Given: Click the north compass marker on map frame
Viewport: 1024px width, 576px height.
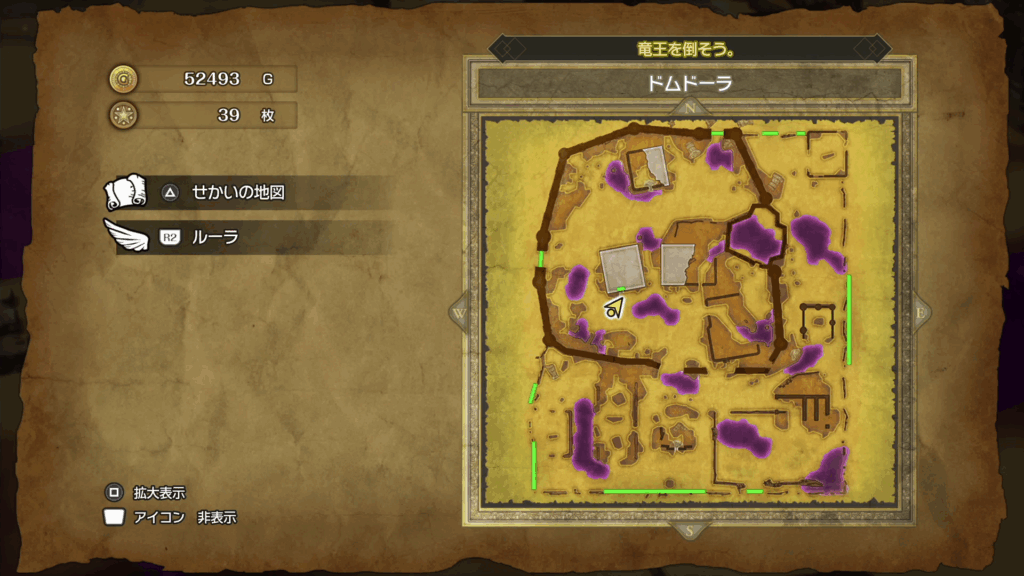Looking at the screenshot, I should (x=689, y=107).
